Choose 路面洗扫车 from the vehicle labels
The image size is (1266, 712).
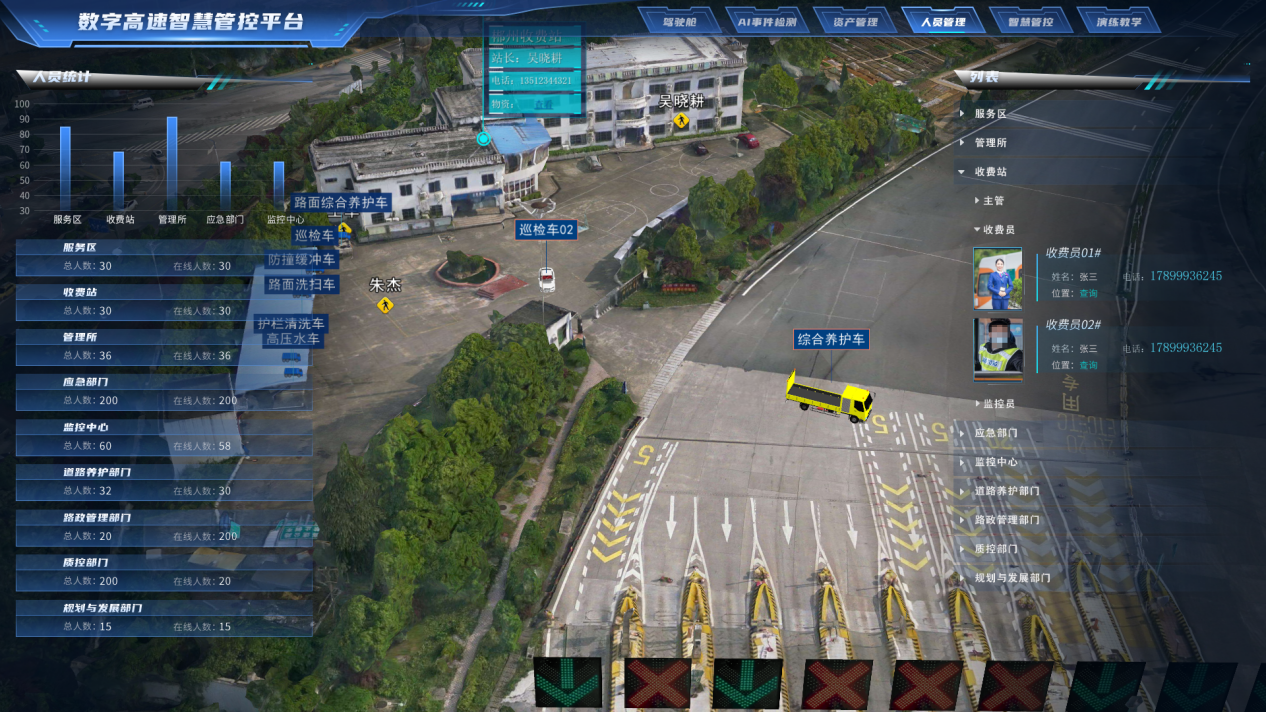(301, 284)
